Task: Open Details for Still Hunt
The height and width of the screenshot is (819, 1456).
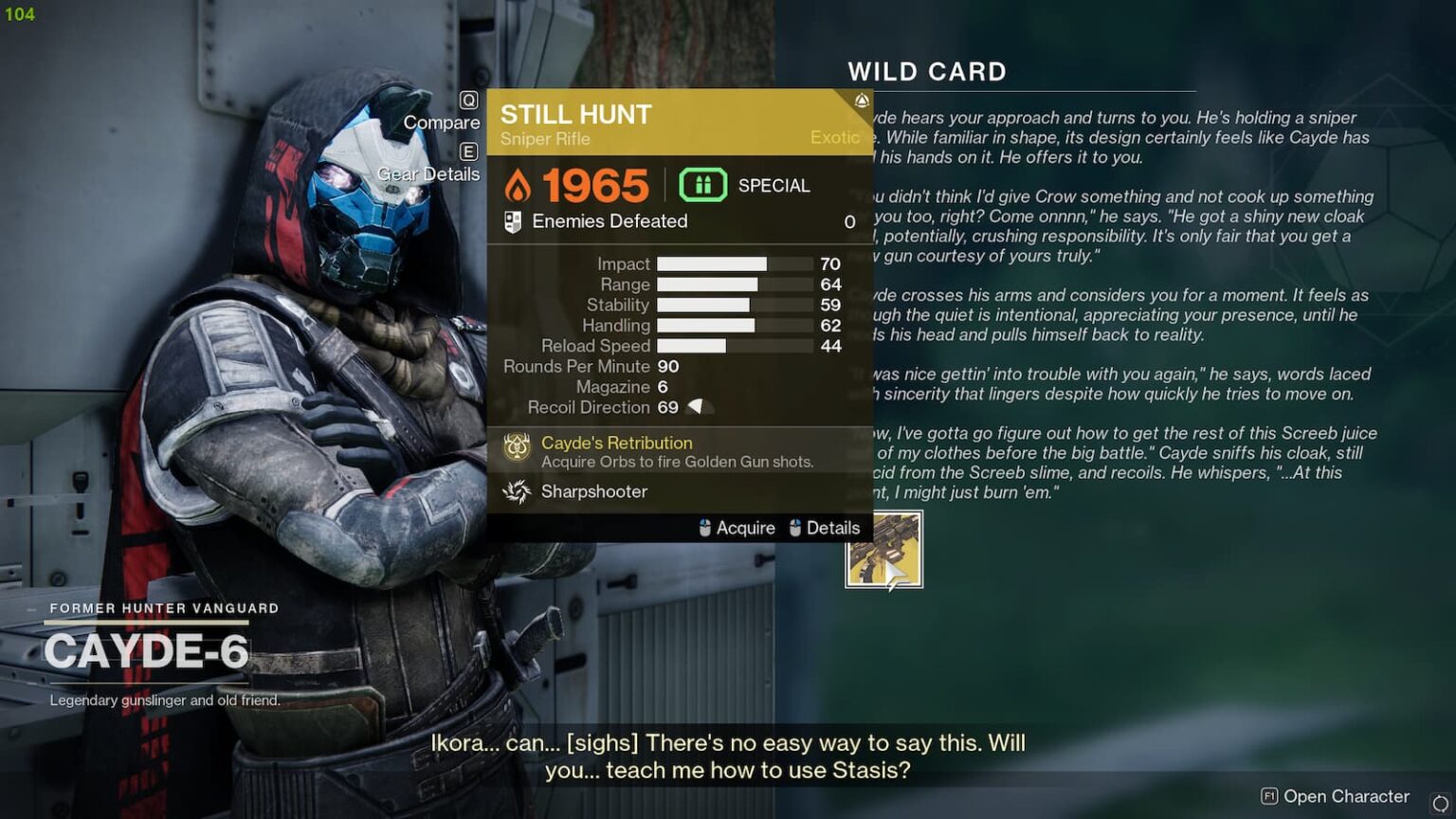Action: [x=832, y=528]
